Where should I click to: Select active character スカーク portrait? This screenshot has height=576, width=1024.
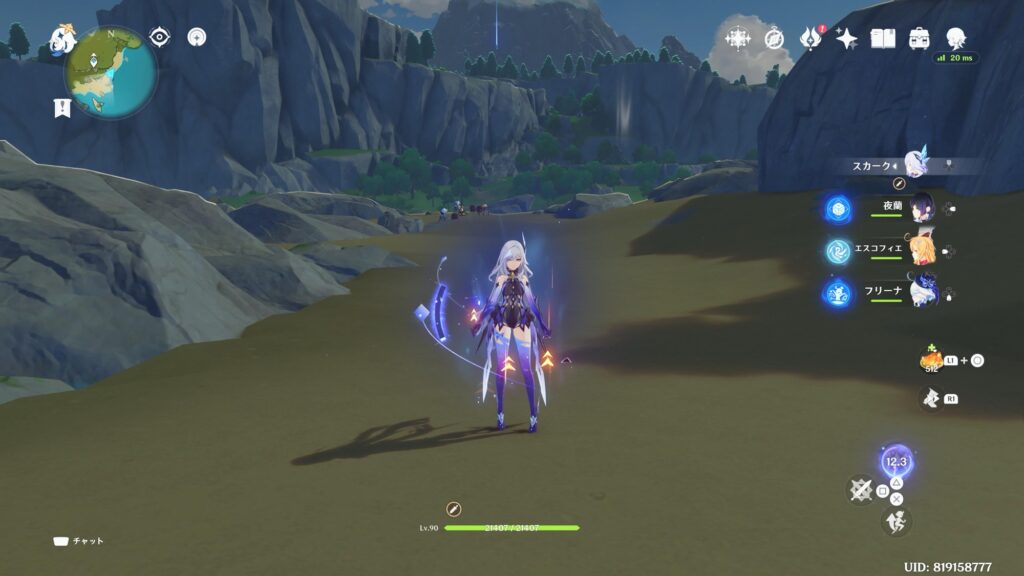pos(916,163)
